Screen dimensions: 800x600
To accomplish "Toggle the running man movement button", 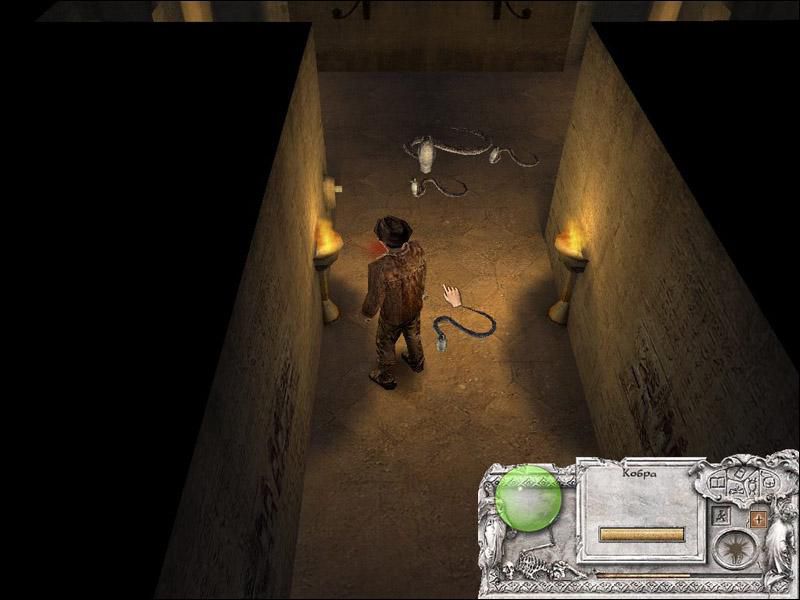I will click(722, 517).
